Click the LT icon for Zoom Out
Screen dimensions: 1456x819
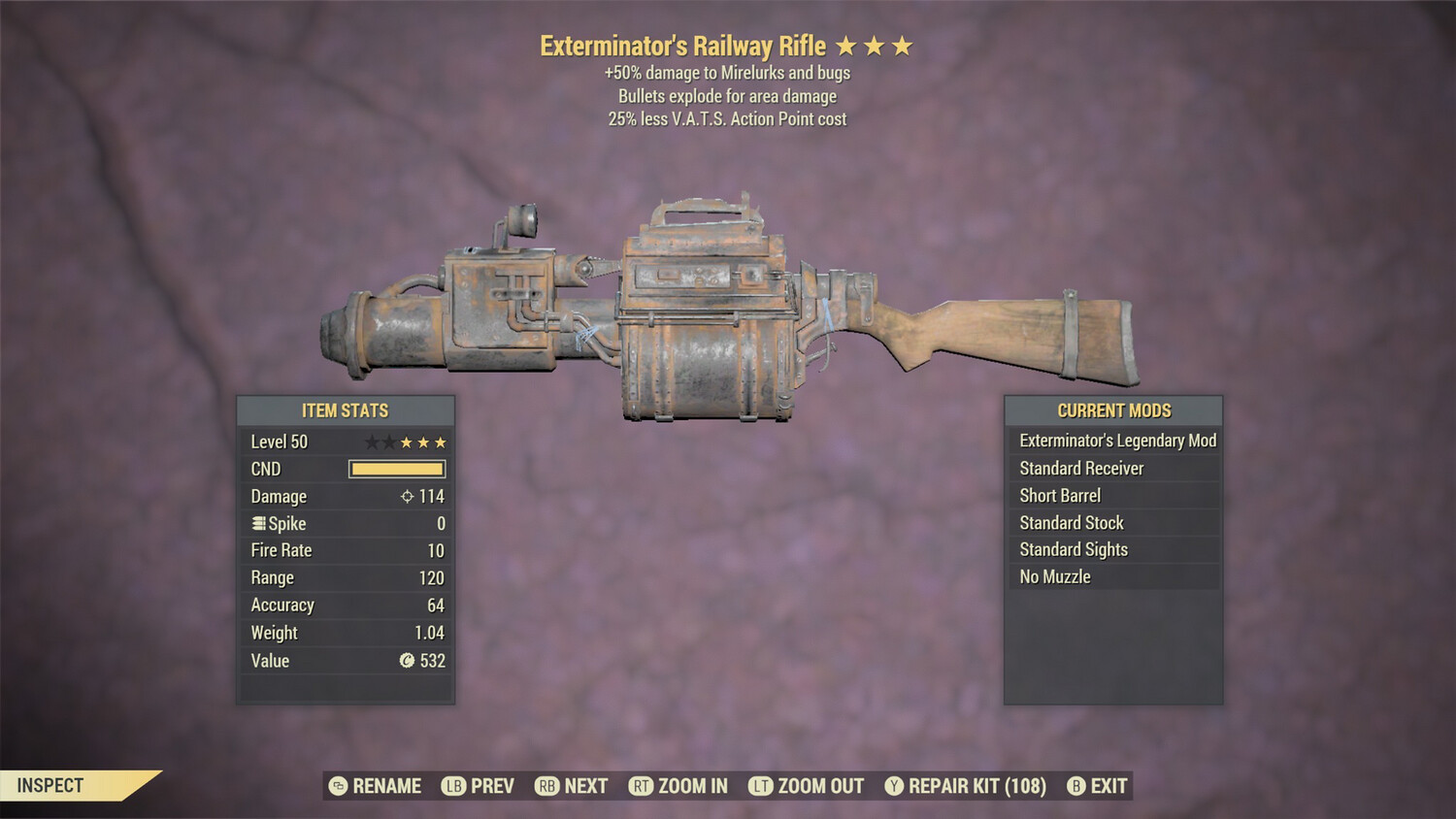[762, 786]
